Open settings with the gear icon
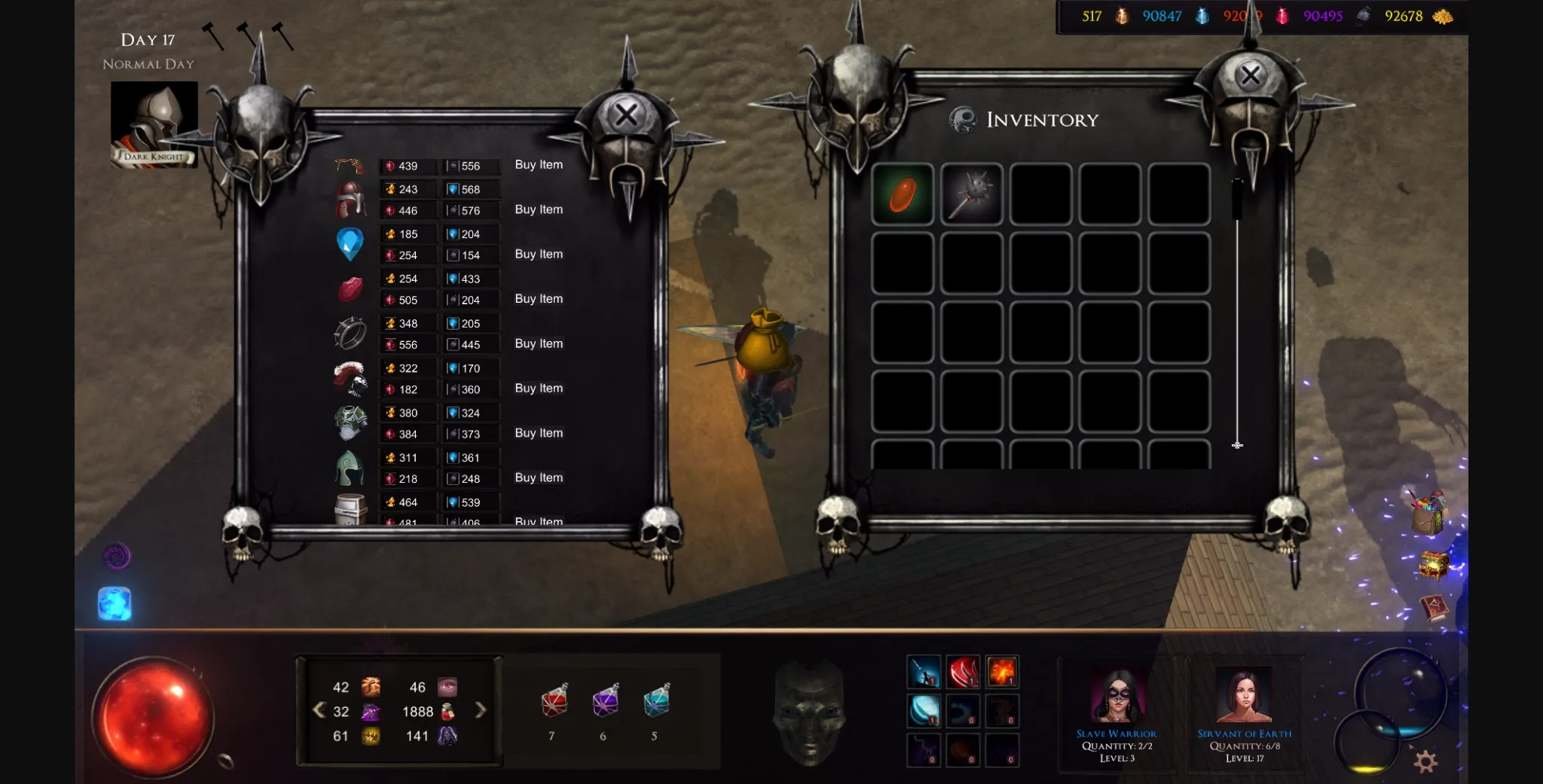This screenshot has height=784, width=1543. pyautogui.click(x=1425, y=761)
